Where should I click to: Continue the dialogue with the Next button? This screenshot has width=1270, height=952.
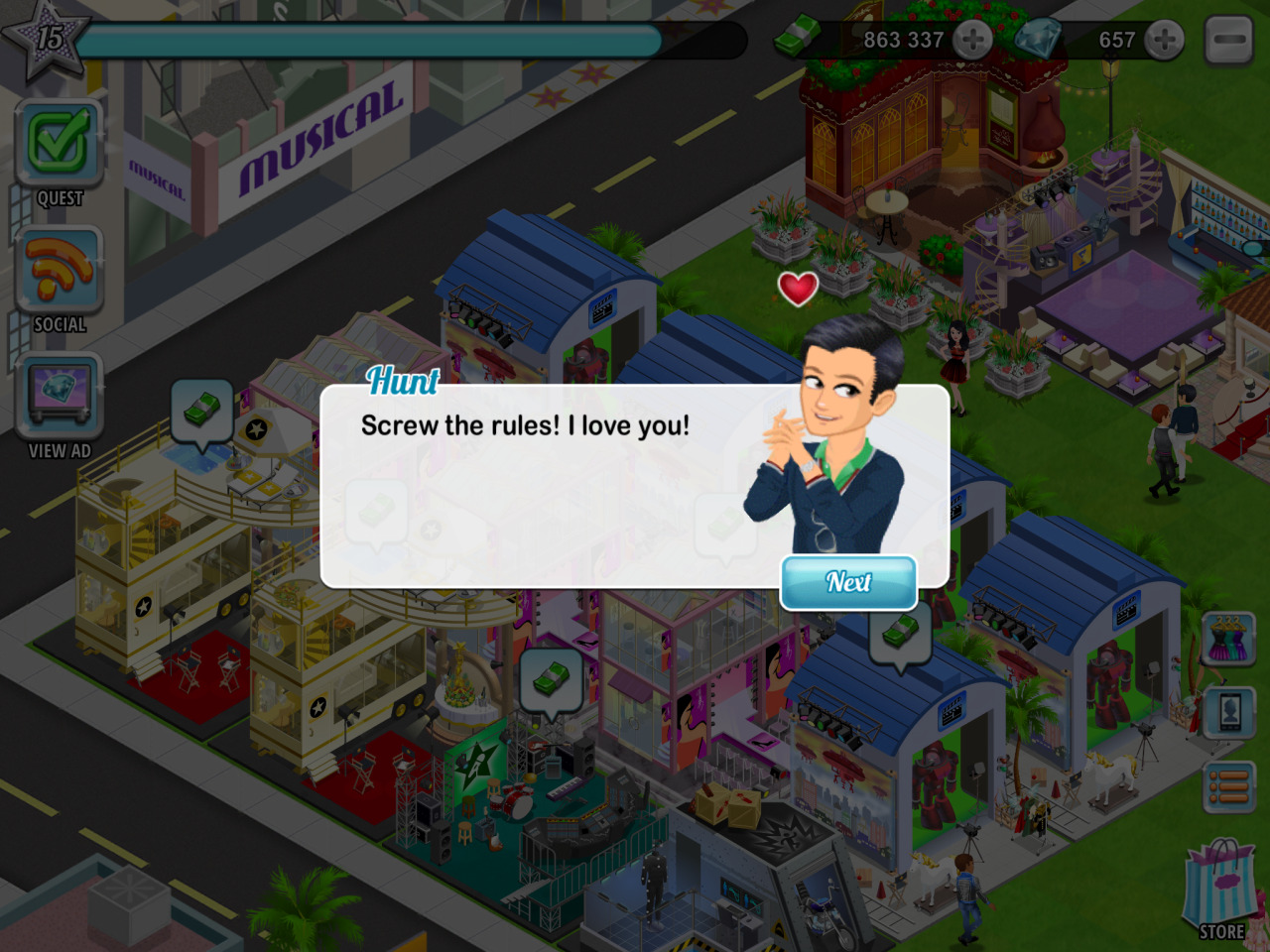coord(848,582)
